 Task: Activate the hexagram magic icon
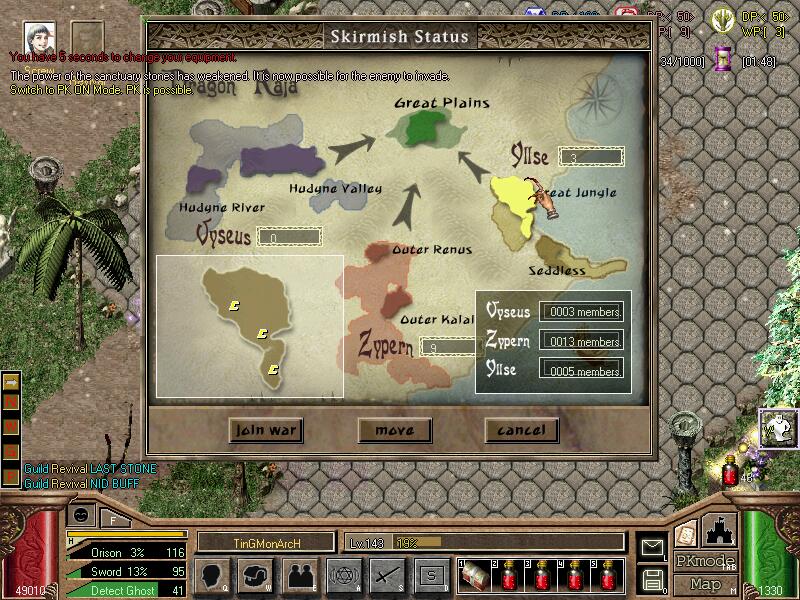coord(342,575)
